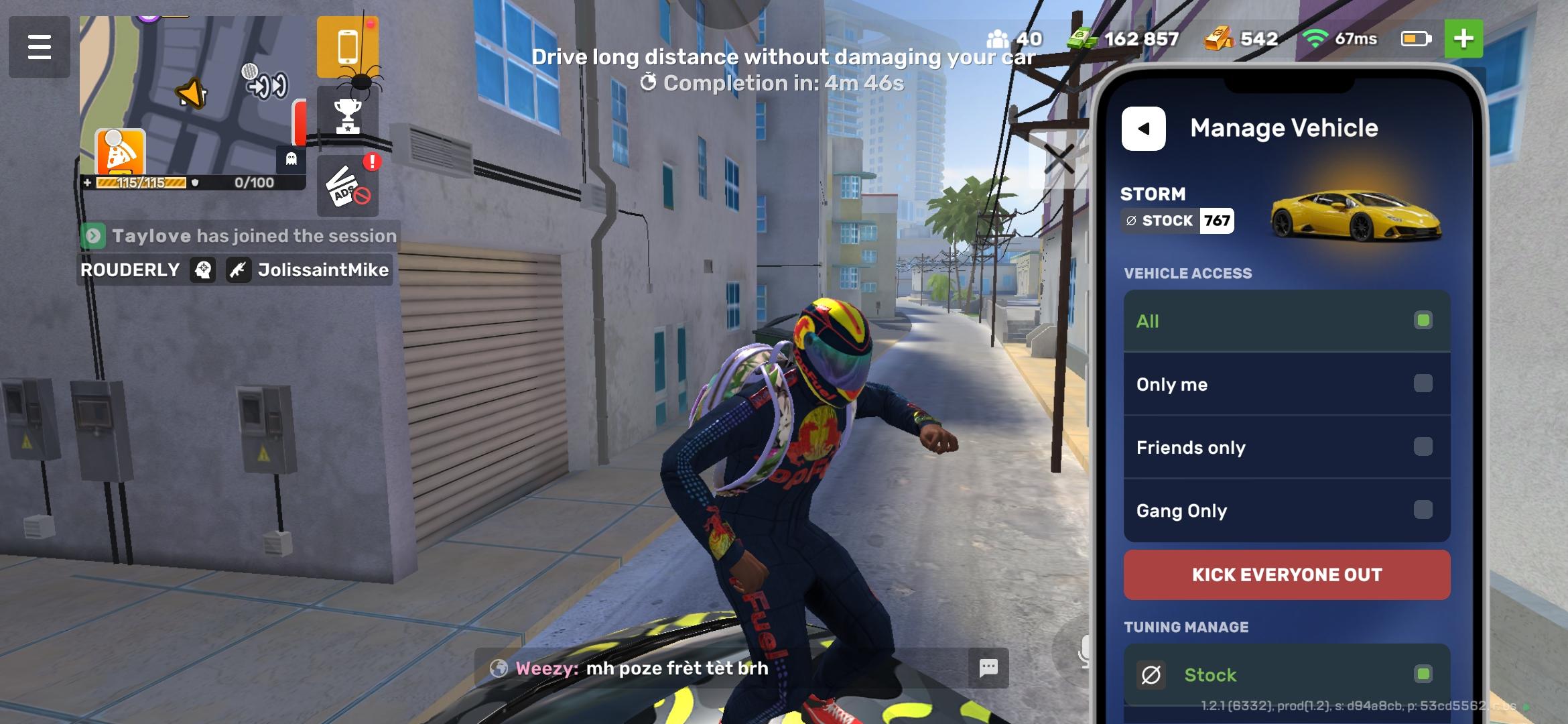
Task: Open the no-ads offer icon
Action: [x=348, y=188]
